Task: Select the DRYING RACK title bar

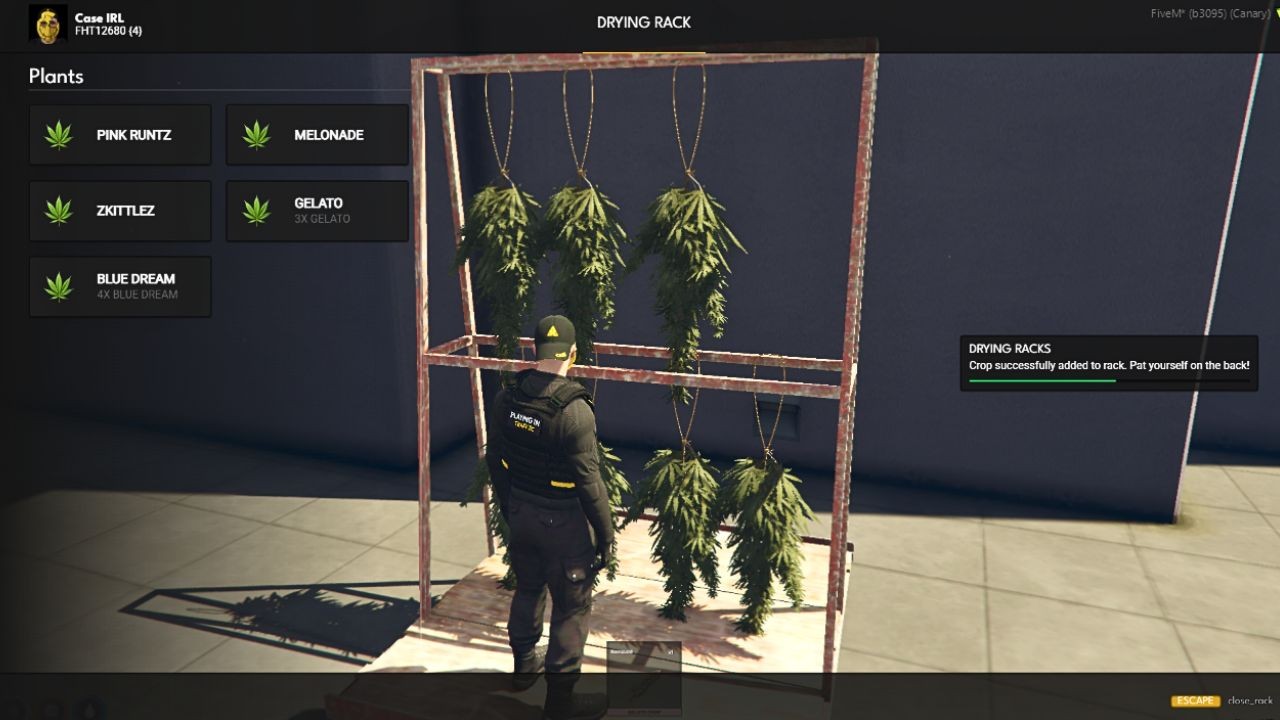Action: [x=642, y=22]
